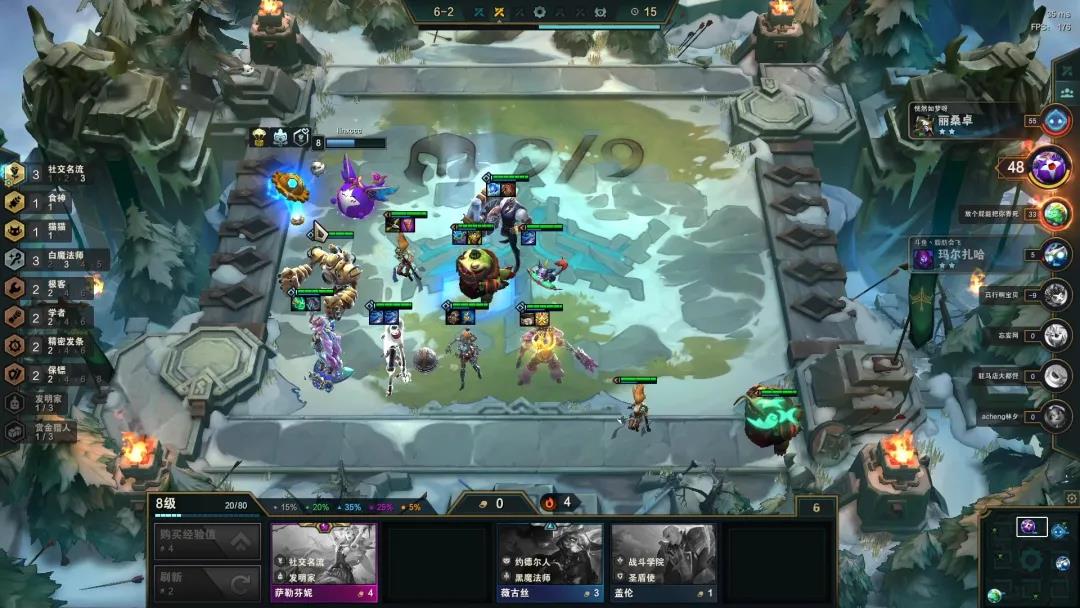
Task: Spectate the player with 33 health
Action: (1056, 213)
